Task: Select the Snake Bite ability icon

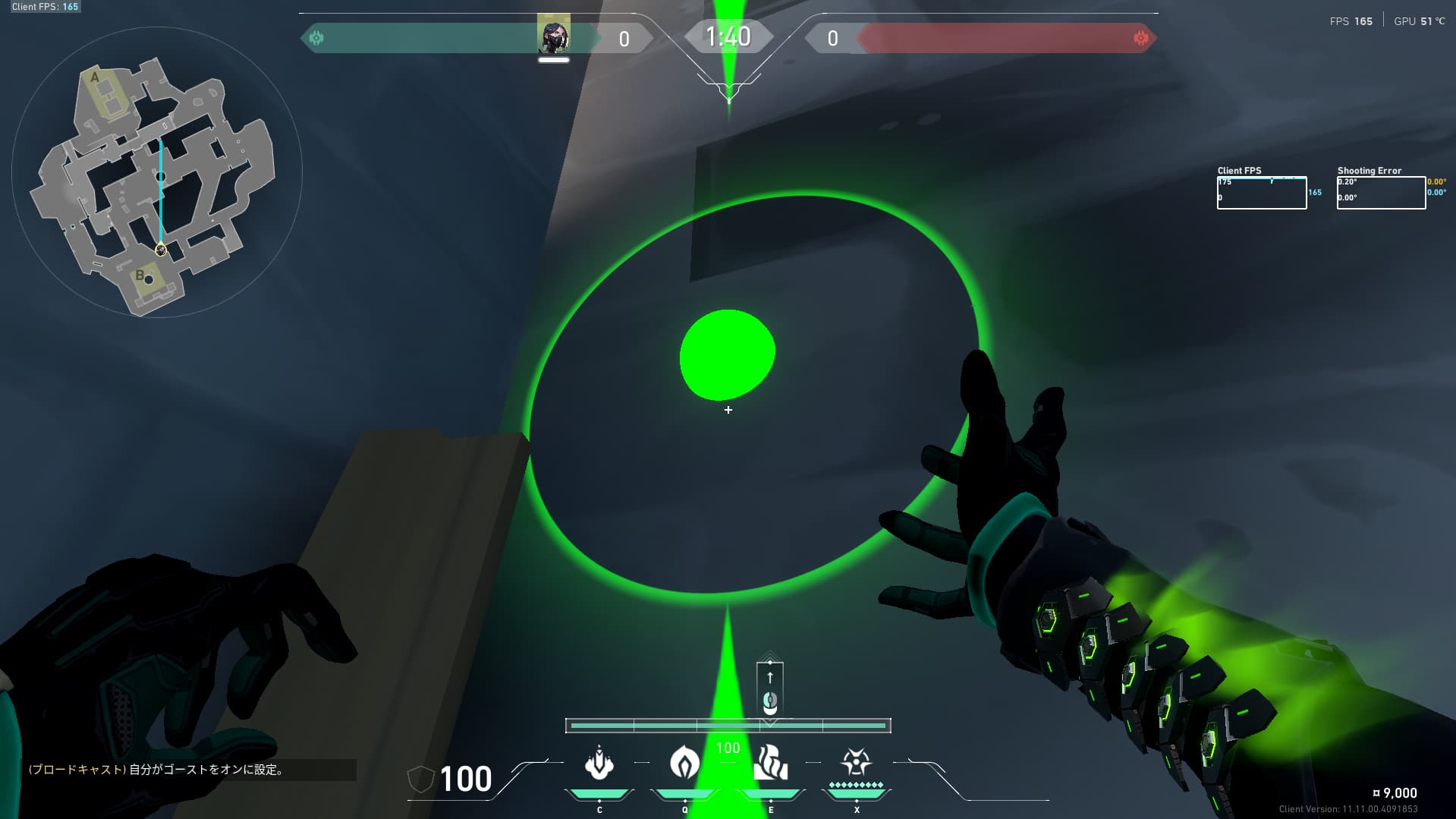Action: (x=599, y=764)
